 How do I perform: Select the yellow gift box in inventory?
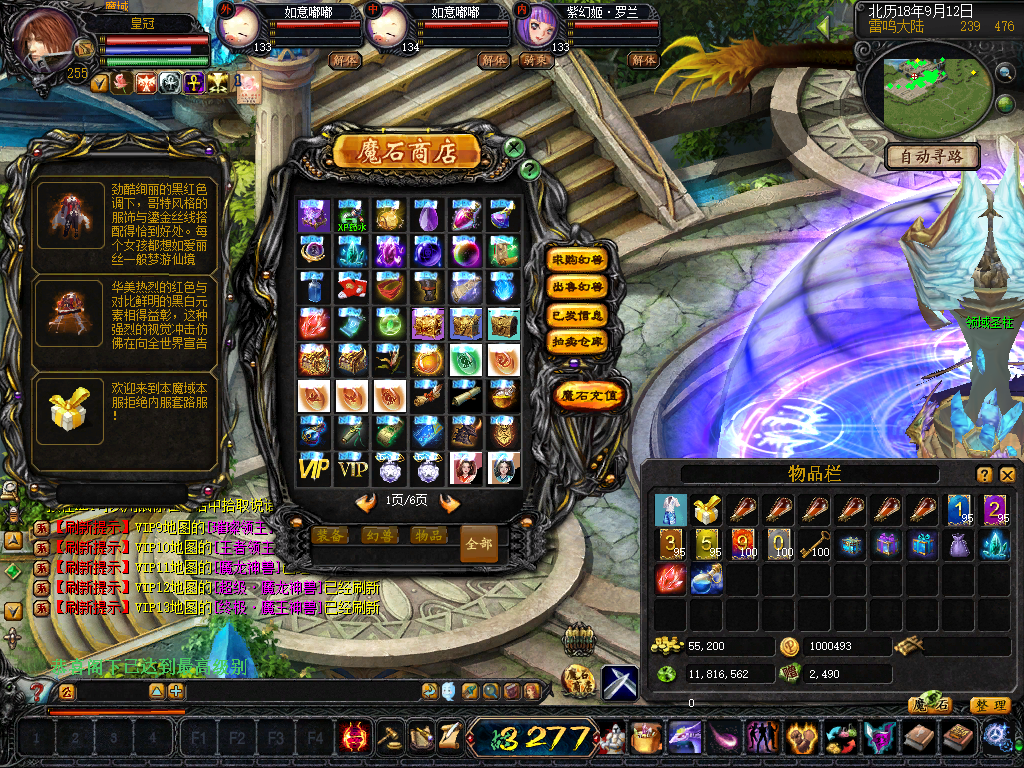pos(707,510)
